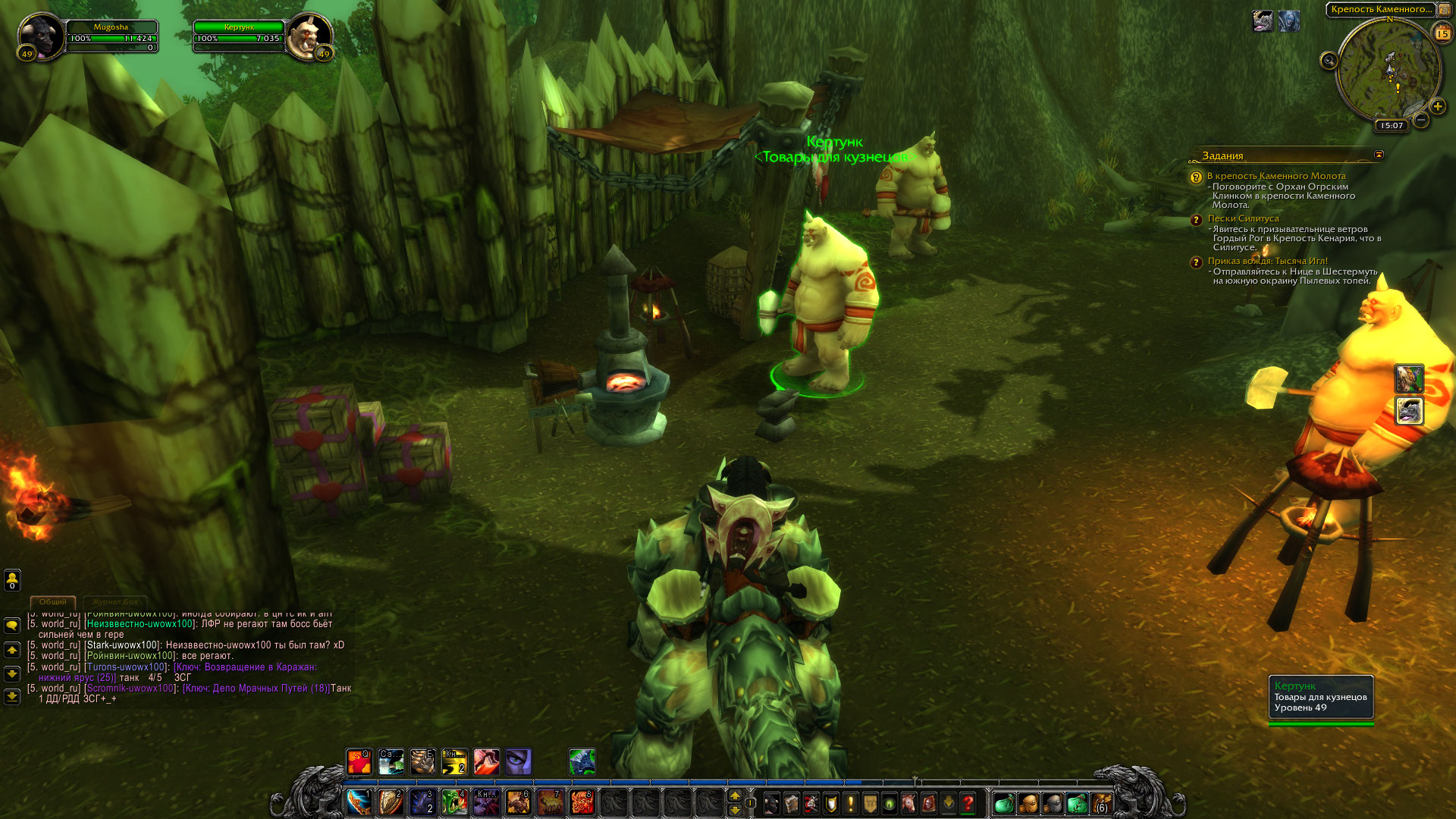
Task: Collapse the Задания quest tracker
Action: [1379, 155]
